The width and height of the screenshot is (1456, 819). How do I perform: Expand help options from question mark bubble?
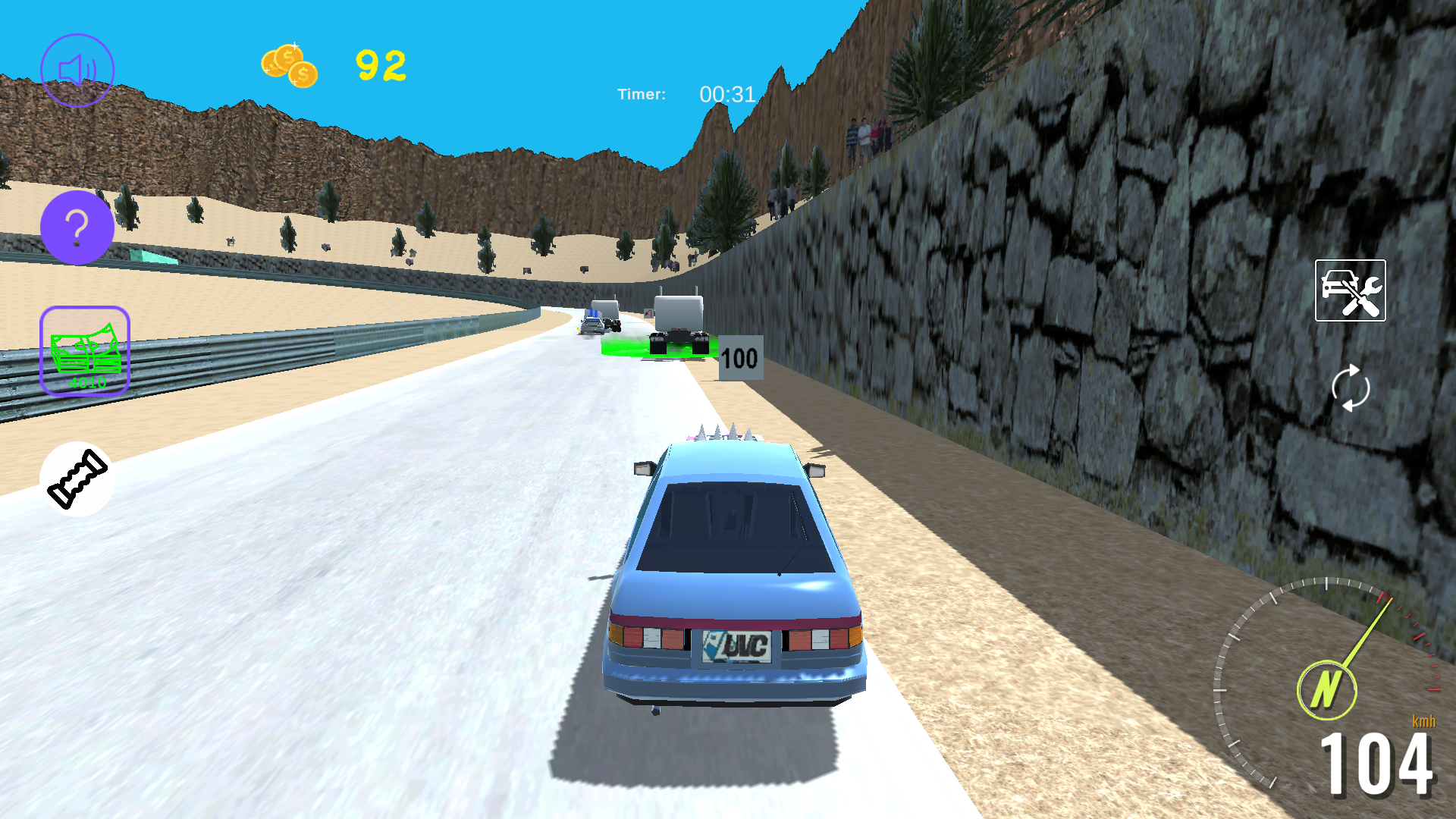pos(77,226)
